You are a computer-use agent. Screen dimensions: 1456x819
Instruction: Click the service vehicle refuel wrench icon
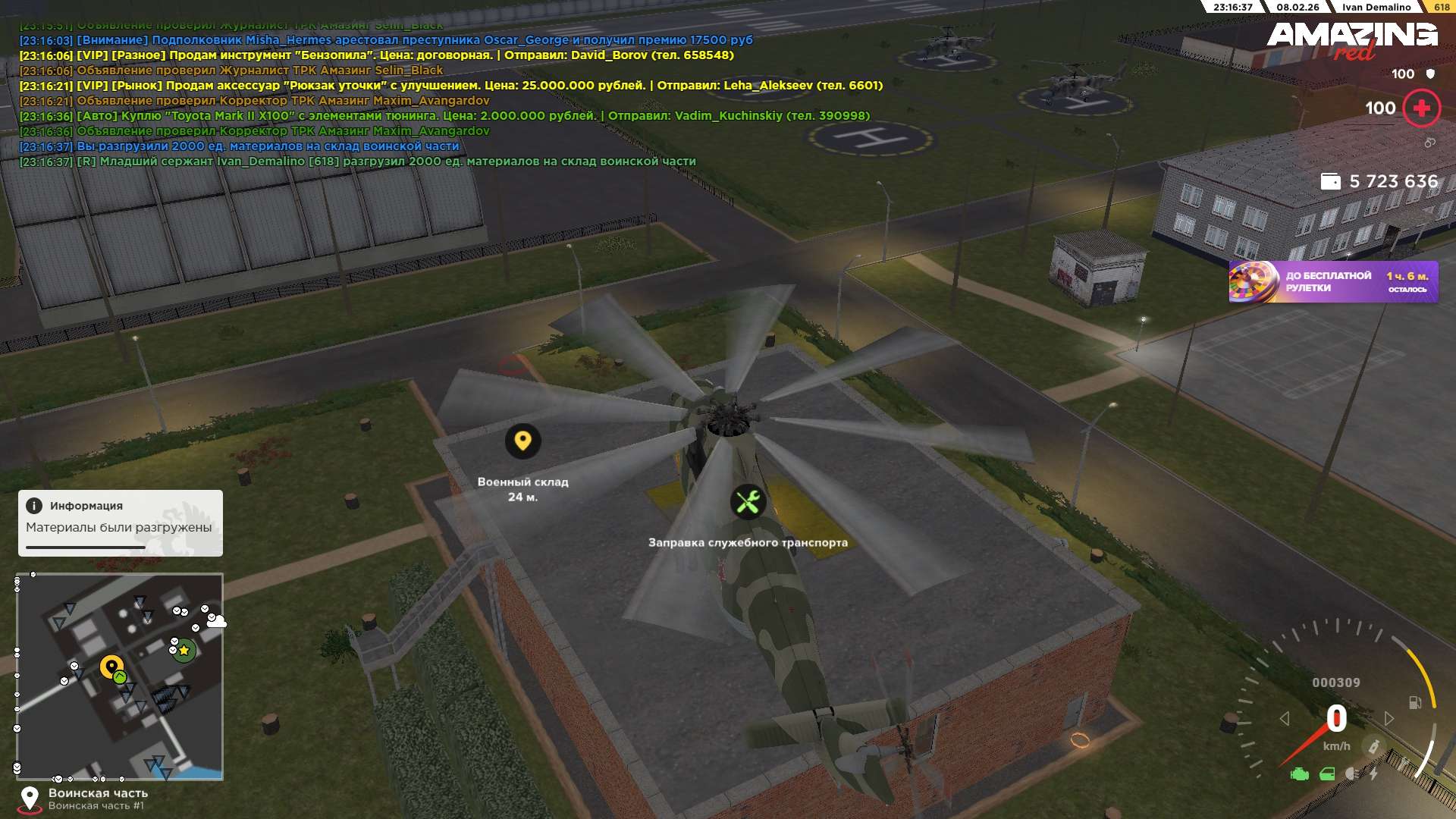[748, 502]
